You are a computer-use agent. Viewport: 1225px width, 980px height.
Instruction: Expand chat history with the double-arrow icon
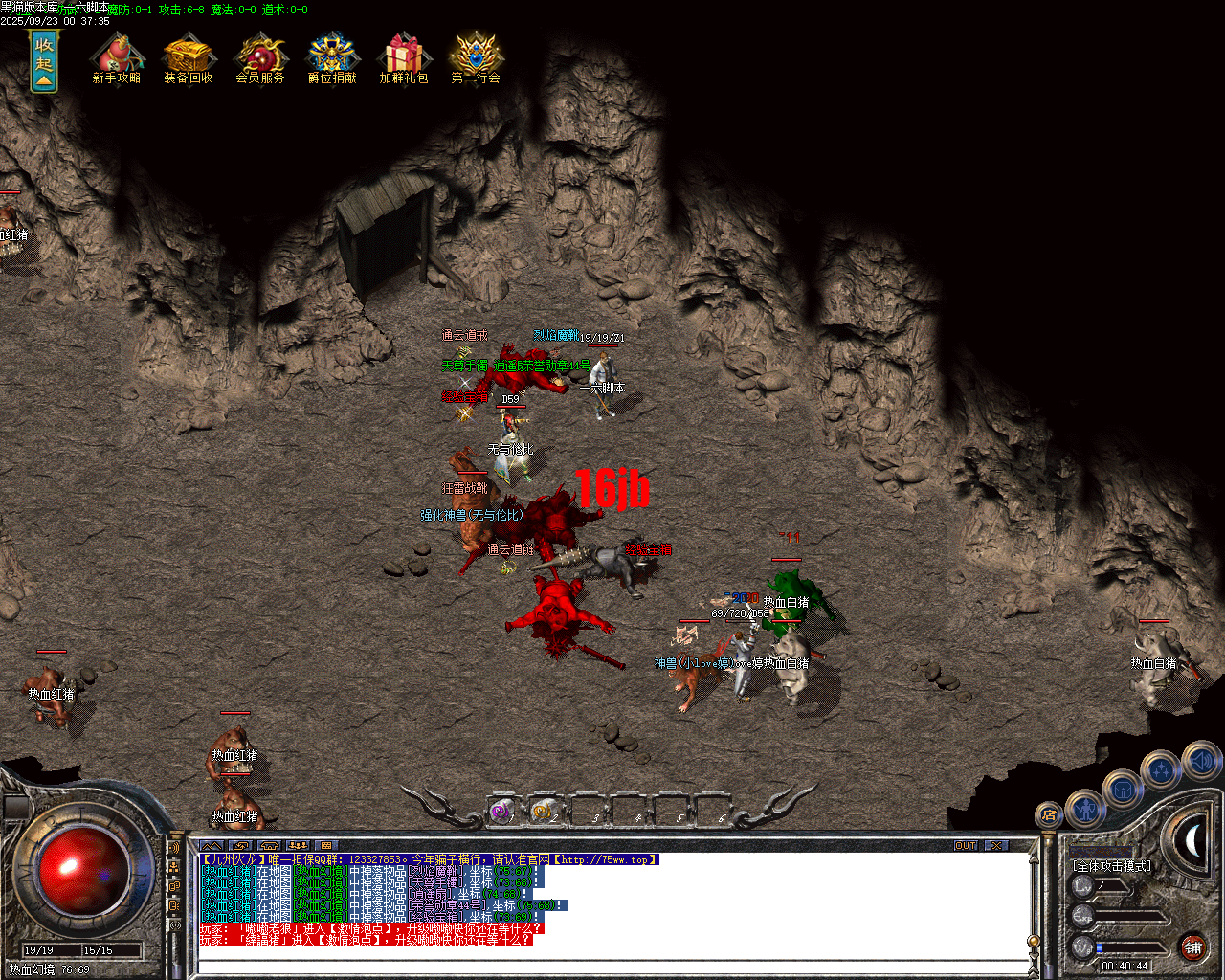pos(213,846)
